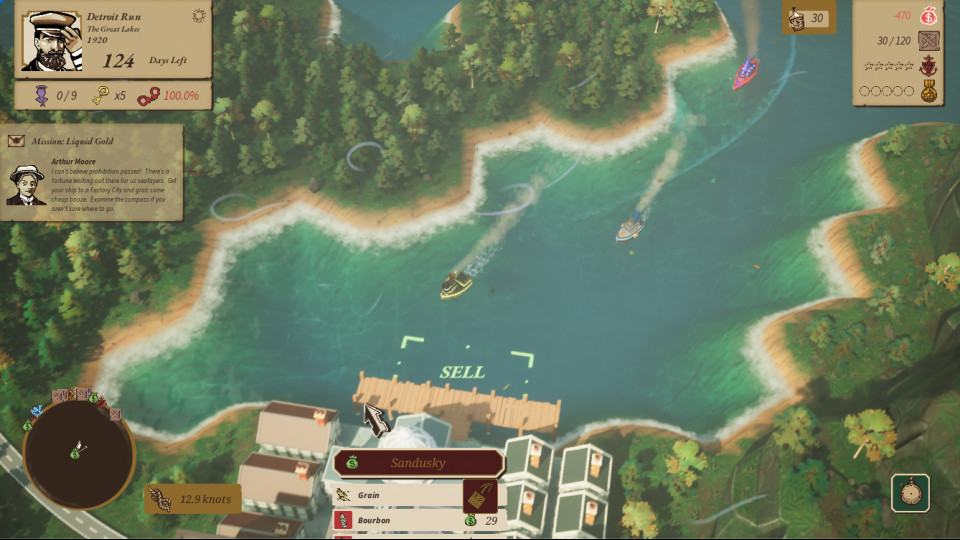This screenshot has width=960, height=540.
Task: Click the circular compass minimap
Action: pyautogui.click(x=78, y=453)
